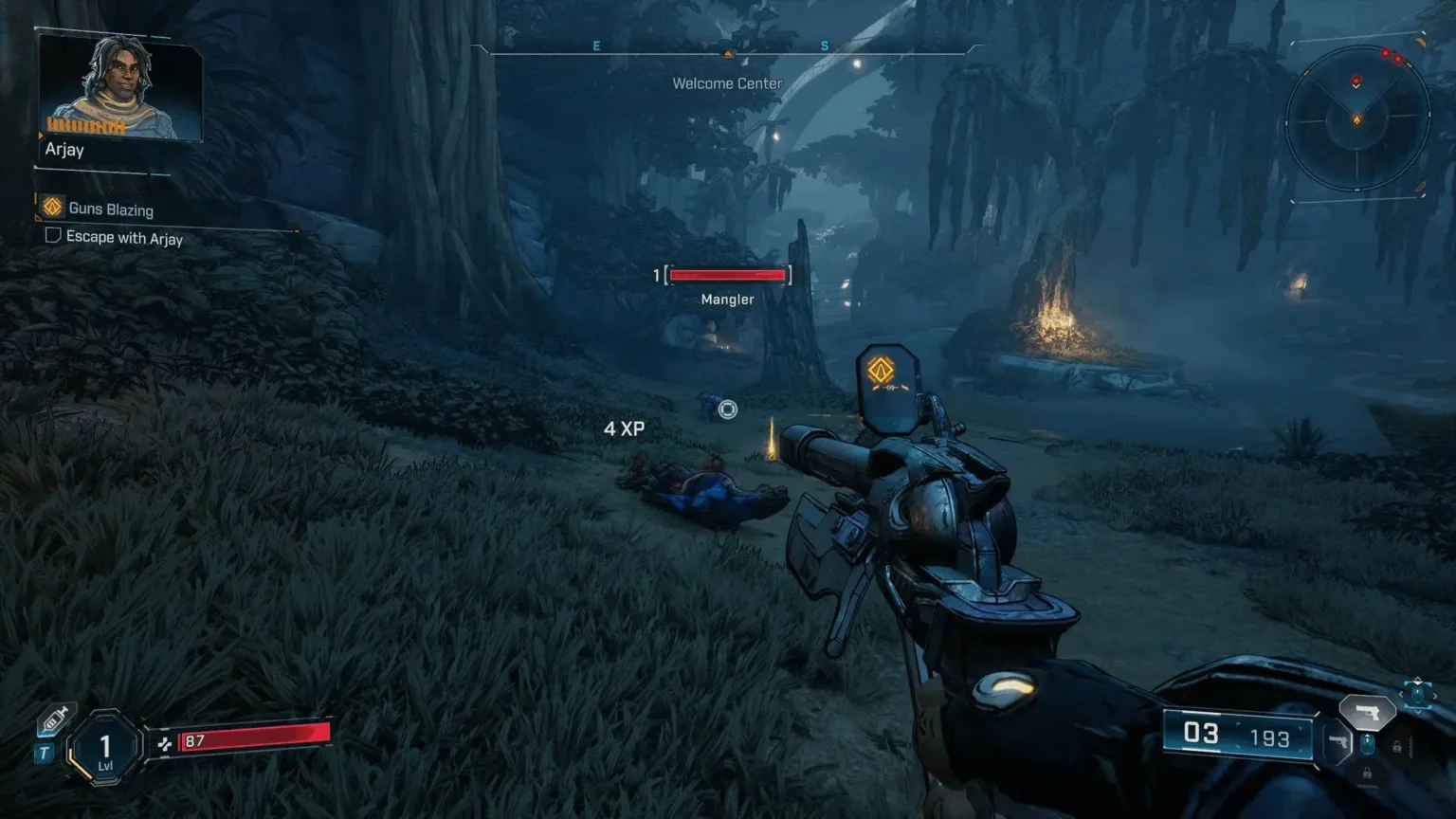Click the Mangler enemy name label
Viewport: 1456px width, 819px height.
[x=727, y=299]
